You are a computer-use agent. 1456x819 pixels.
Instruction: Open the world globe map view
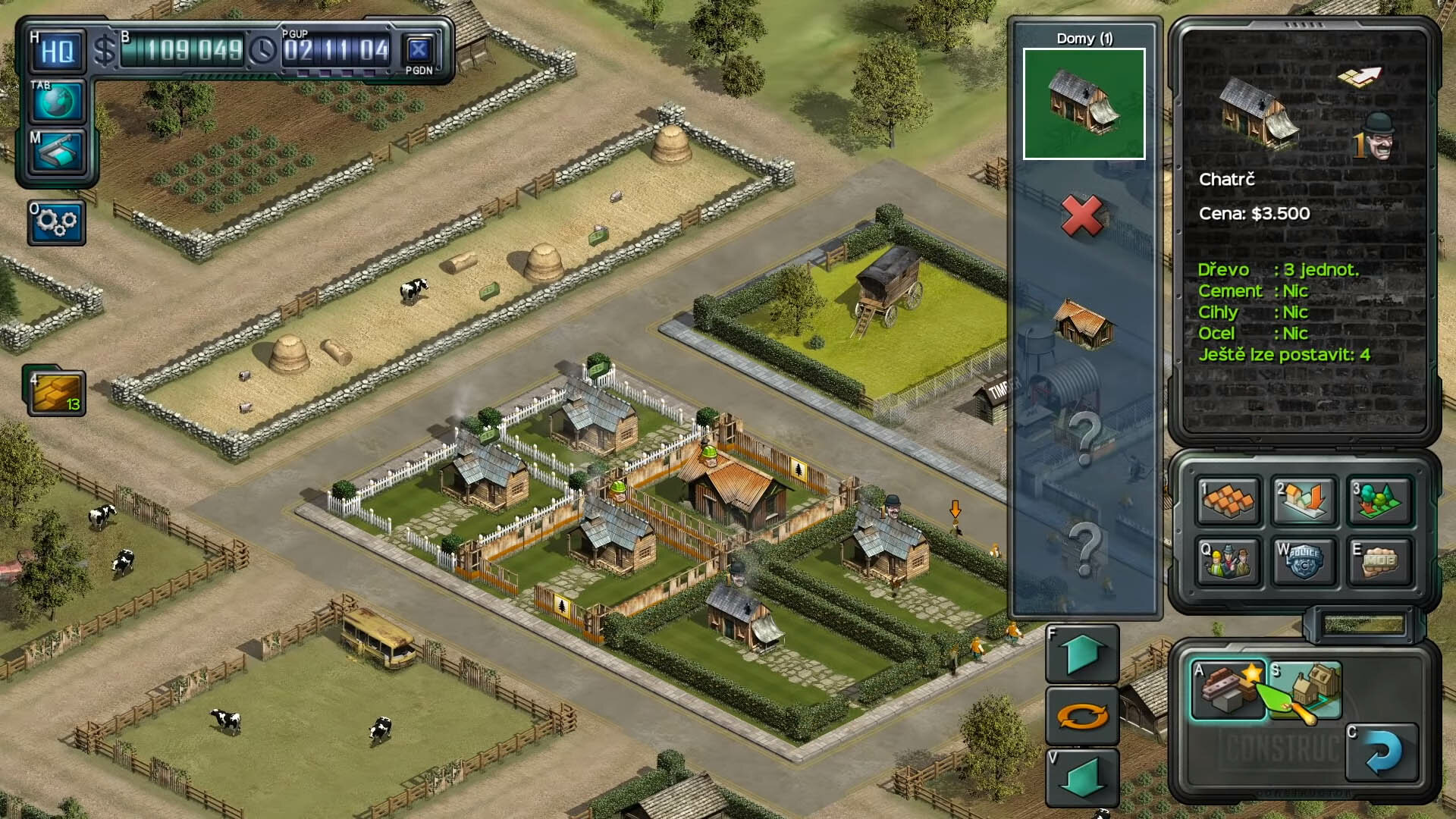pos(57,102)
